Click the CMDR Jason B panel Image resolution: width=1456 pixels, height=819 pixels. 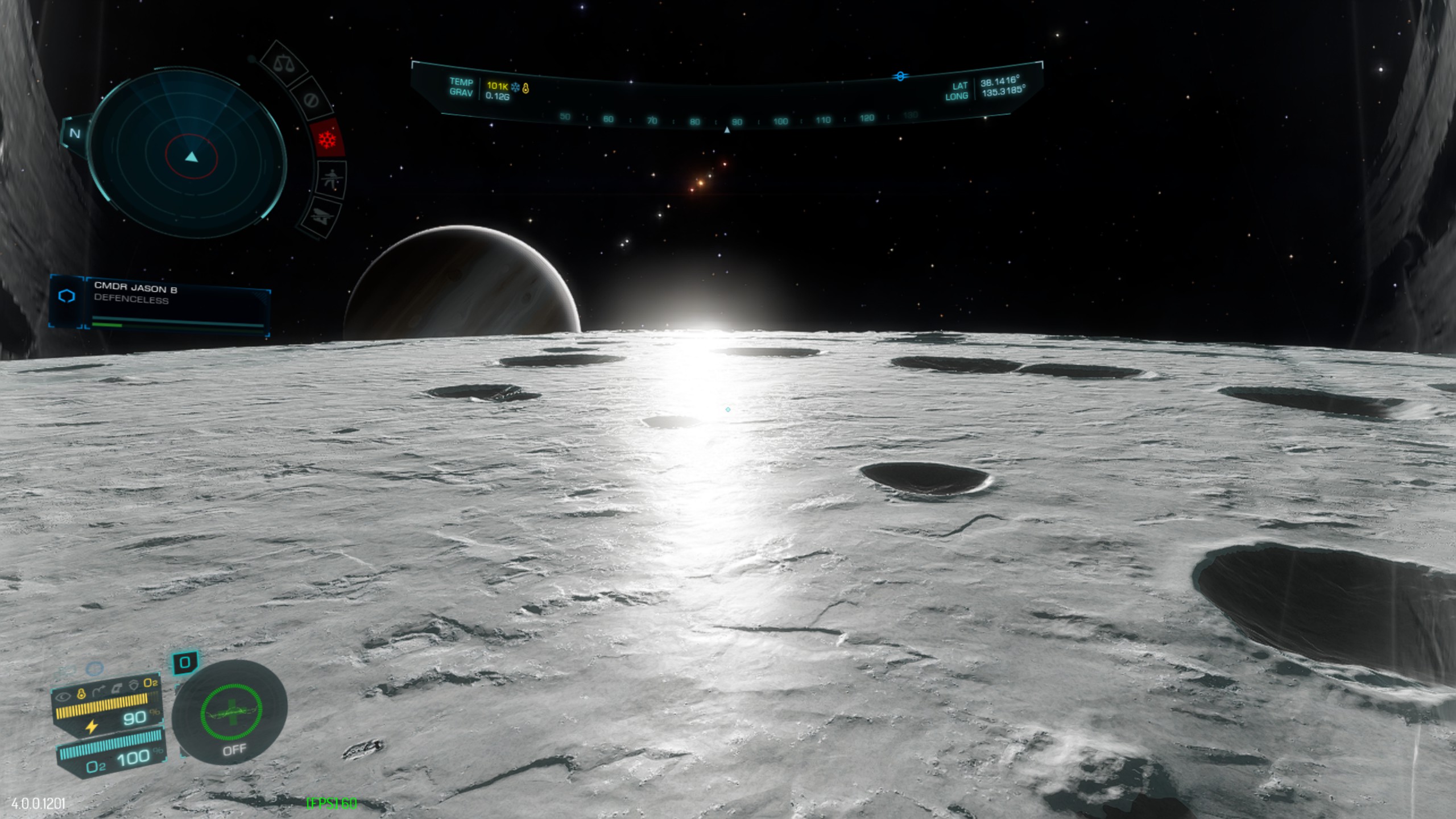coord(176,305)
